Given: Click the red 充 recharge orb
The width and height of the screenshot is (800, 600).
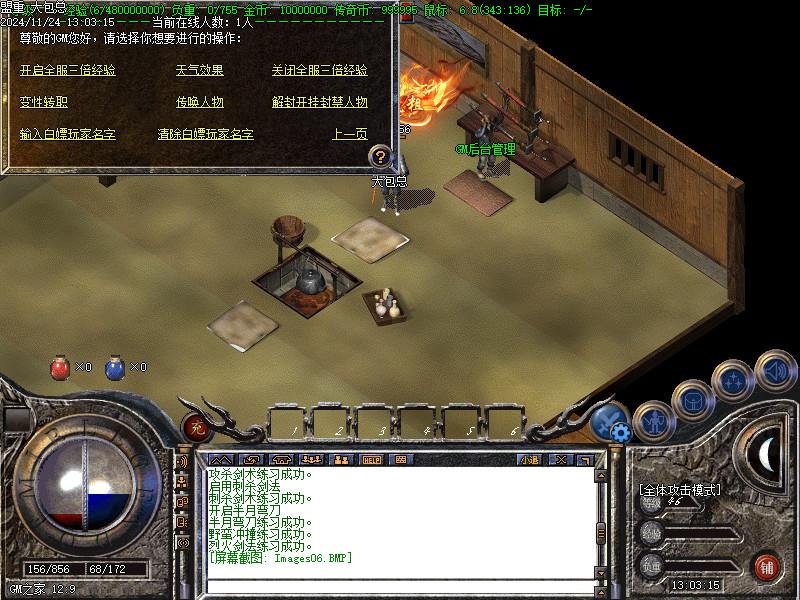Looking at the screenshot, I should click(194, 428).
